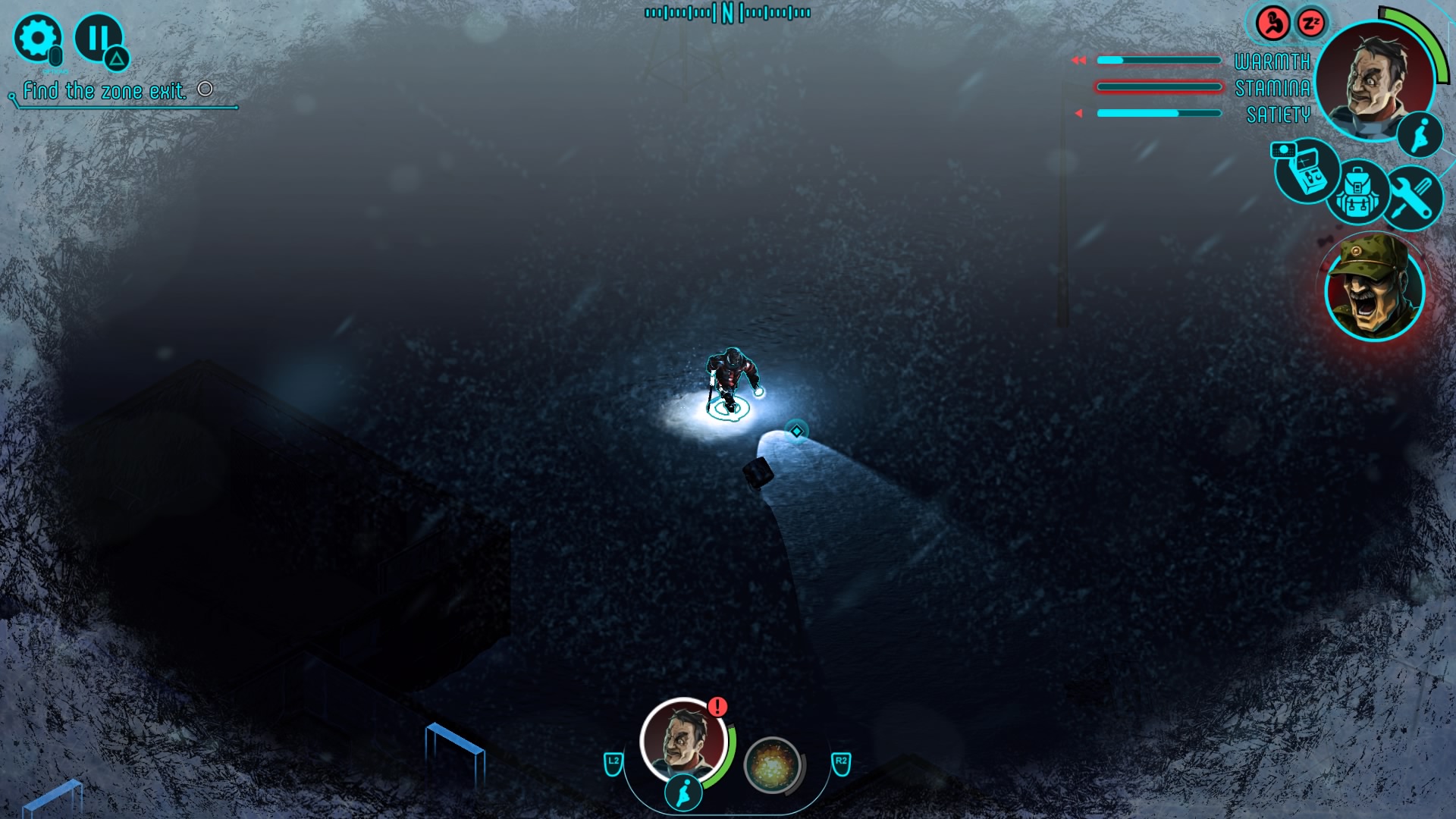This screenshot has height=819, width=1456.
Task: Pause the game with the pause button
Action: click(x=98, y=38)
